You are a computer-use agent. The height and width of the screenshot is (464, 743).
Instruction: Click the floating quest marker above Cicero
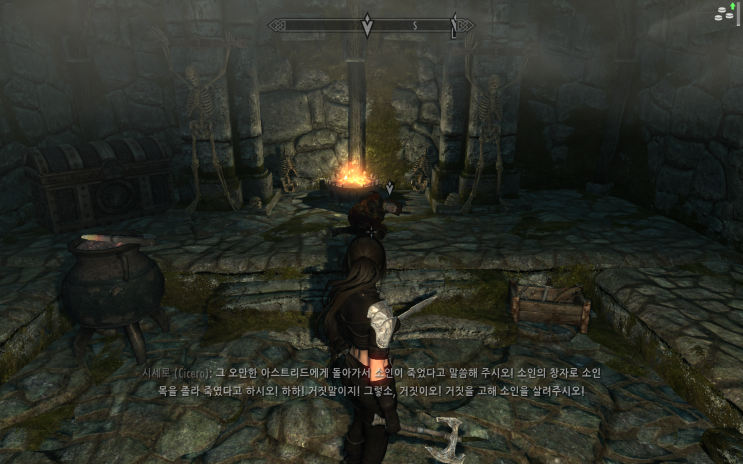[390, 187]
